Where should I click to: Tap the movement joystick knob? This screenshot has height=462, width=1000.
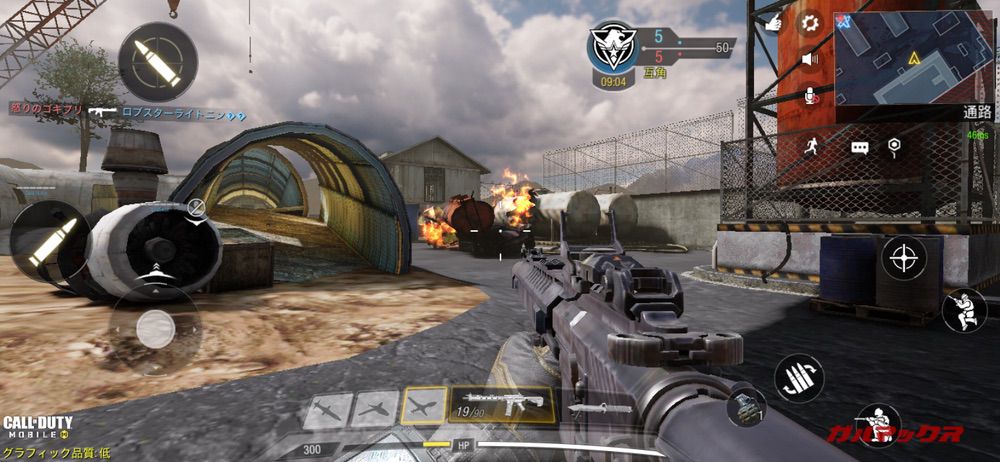(155, 329)
